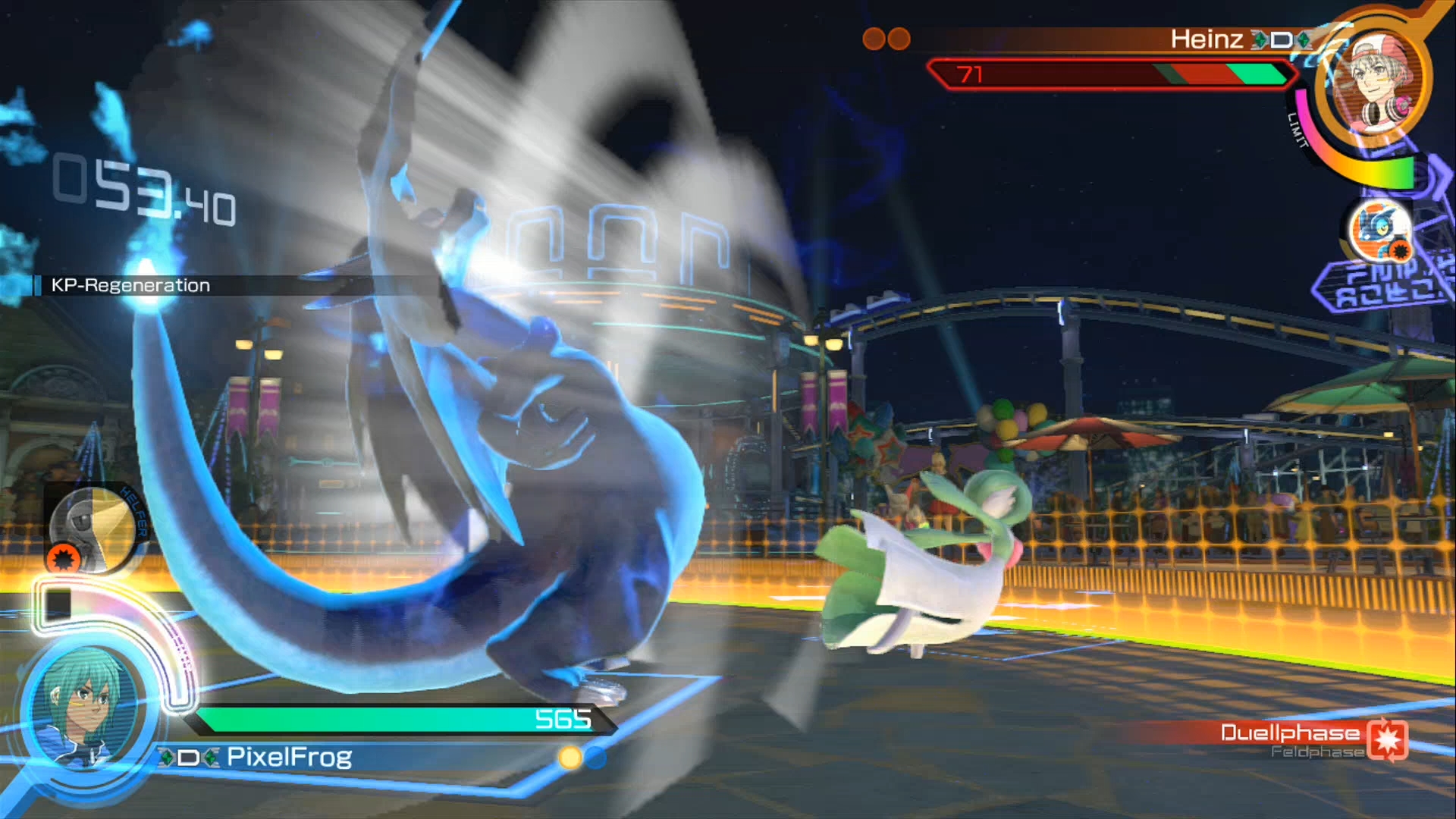The width and height of the screenshot is (1456, 819).
Task: Select the opponent's support Pokémon icon
Action: coord(1380,230)
